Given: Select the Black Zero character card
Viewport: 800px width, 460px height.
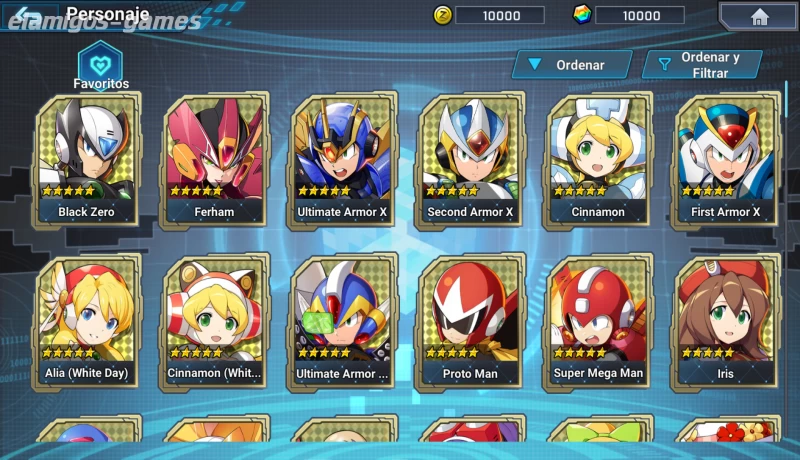Looking at the screenshot, I should pyautogui.click(x=87, y=160).
